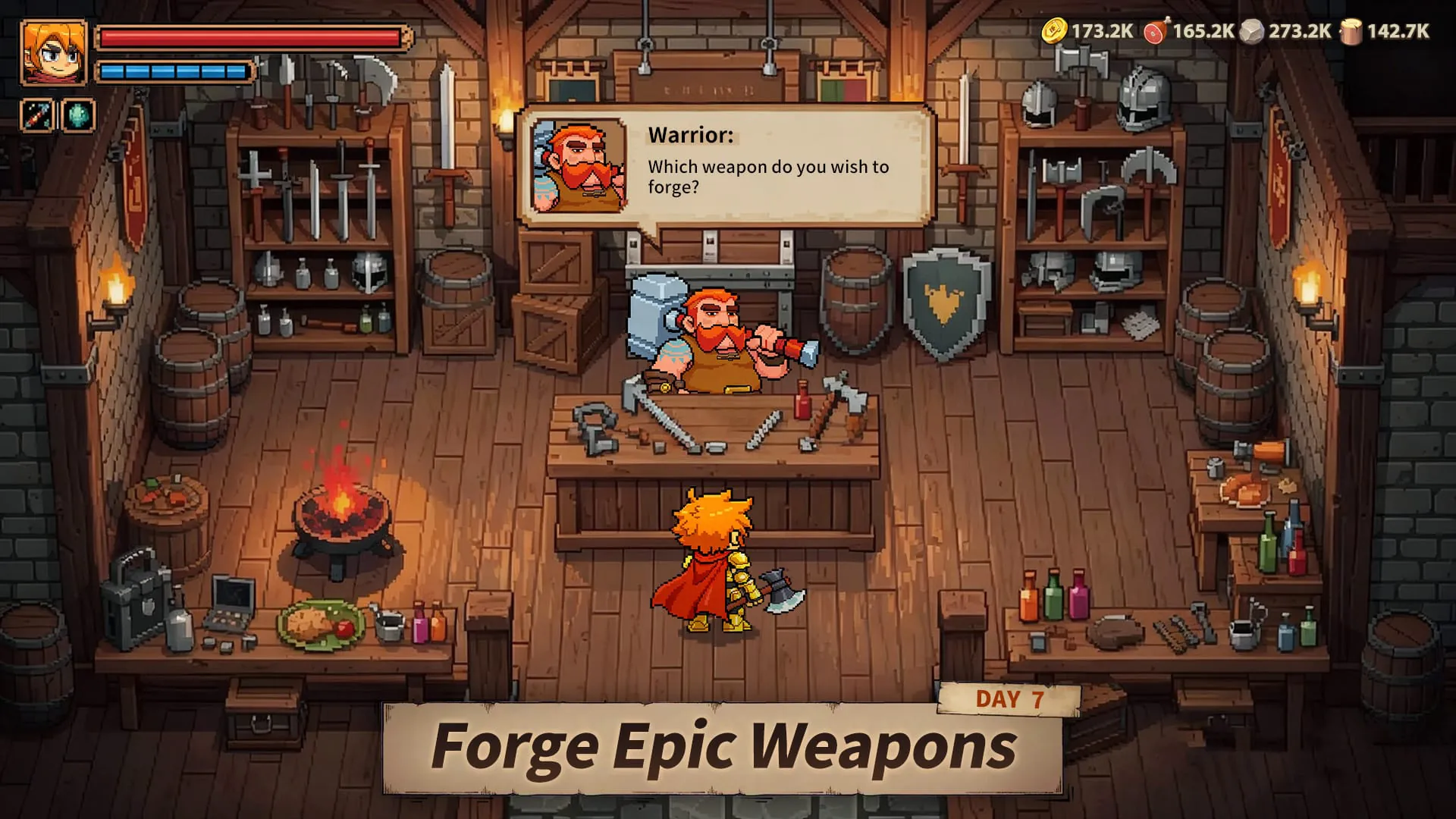The image size is (1456, 819).
Task: Answer the forge weapon question prompt
Action: 768,177
